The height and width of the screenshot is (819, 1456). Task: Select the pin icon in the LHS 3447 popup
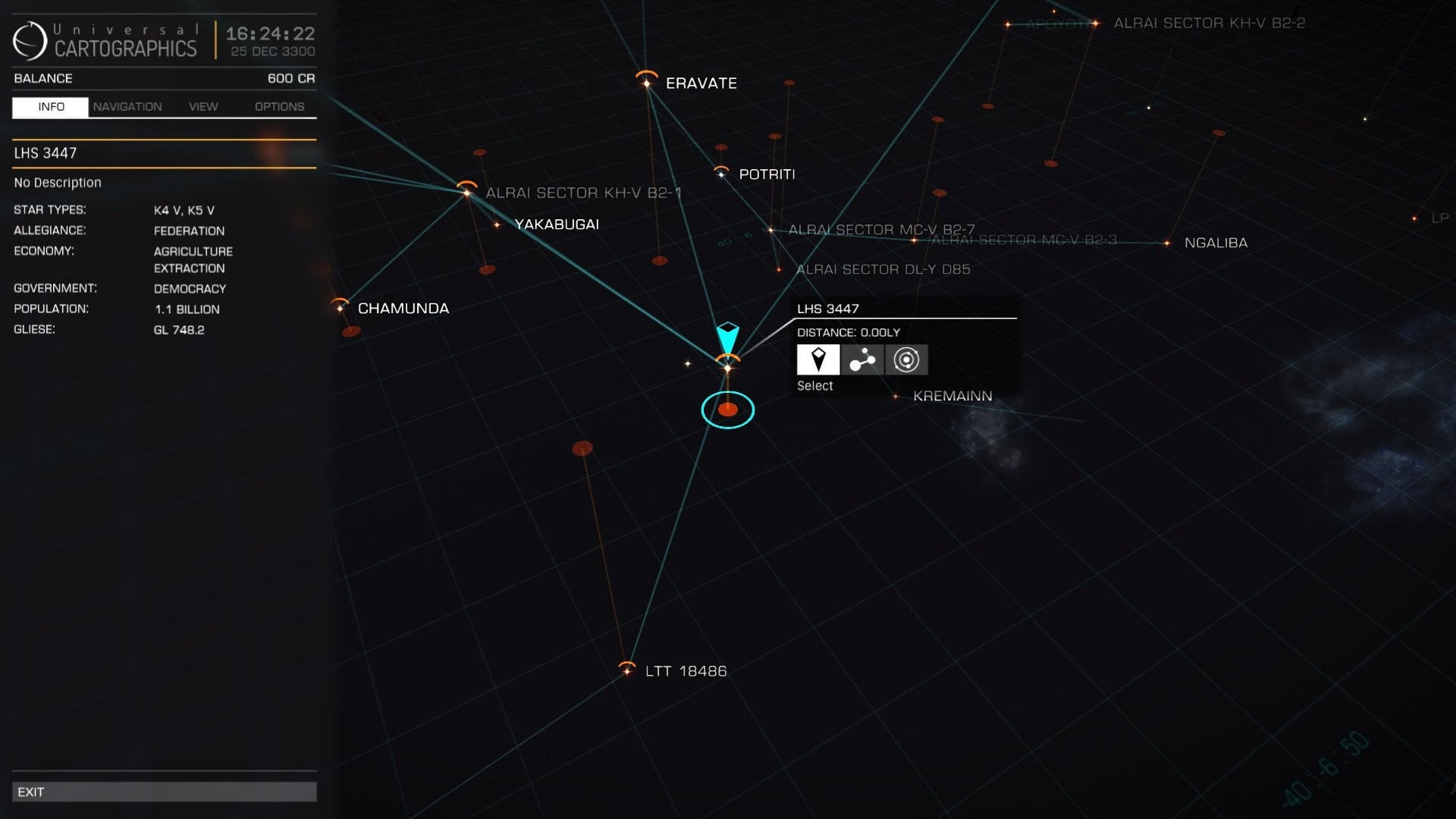click(817, 359)
